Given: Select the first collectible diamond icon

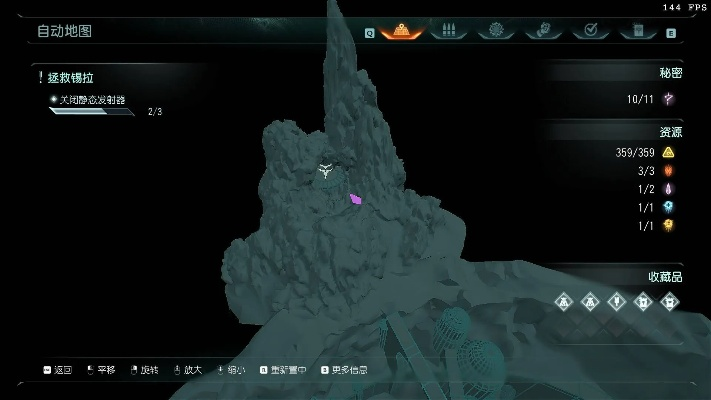Looking at the screenshot, I should [x=565, y=300].
